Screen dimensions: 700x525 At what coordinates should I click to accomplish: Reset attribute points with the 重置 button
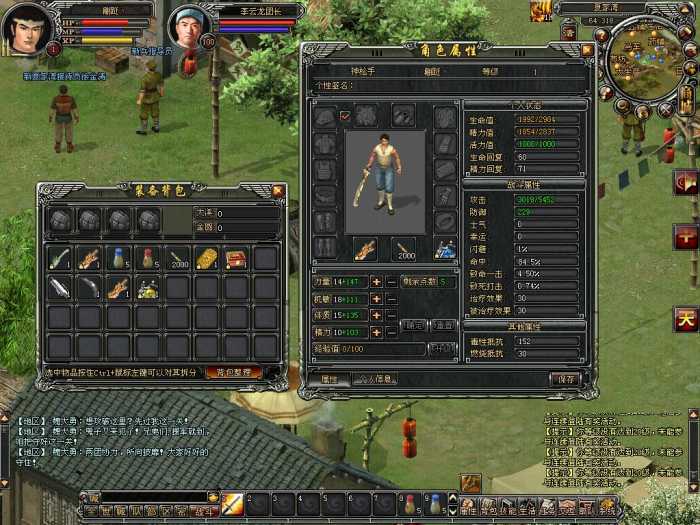point(443,325)
